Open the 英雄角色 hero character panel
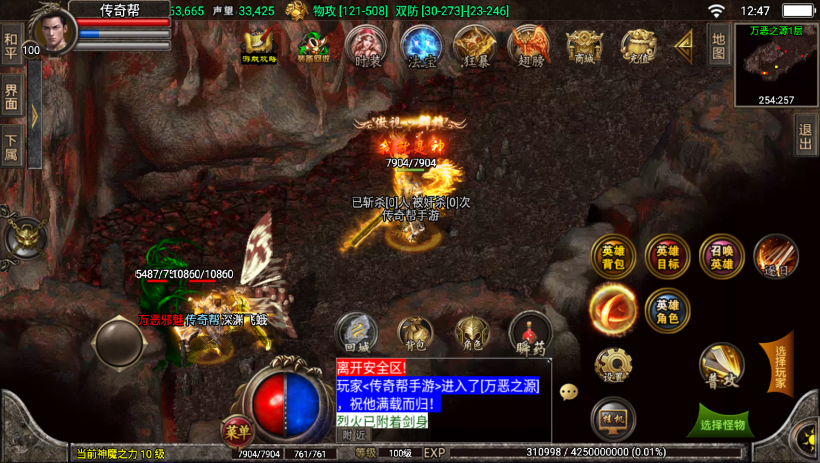Image resolution: width=820 pixels, height=463 pixels. pos(667,310)
